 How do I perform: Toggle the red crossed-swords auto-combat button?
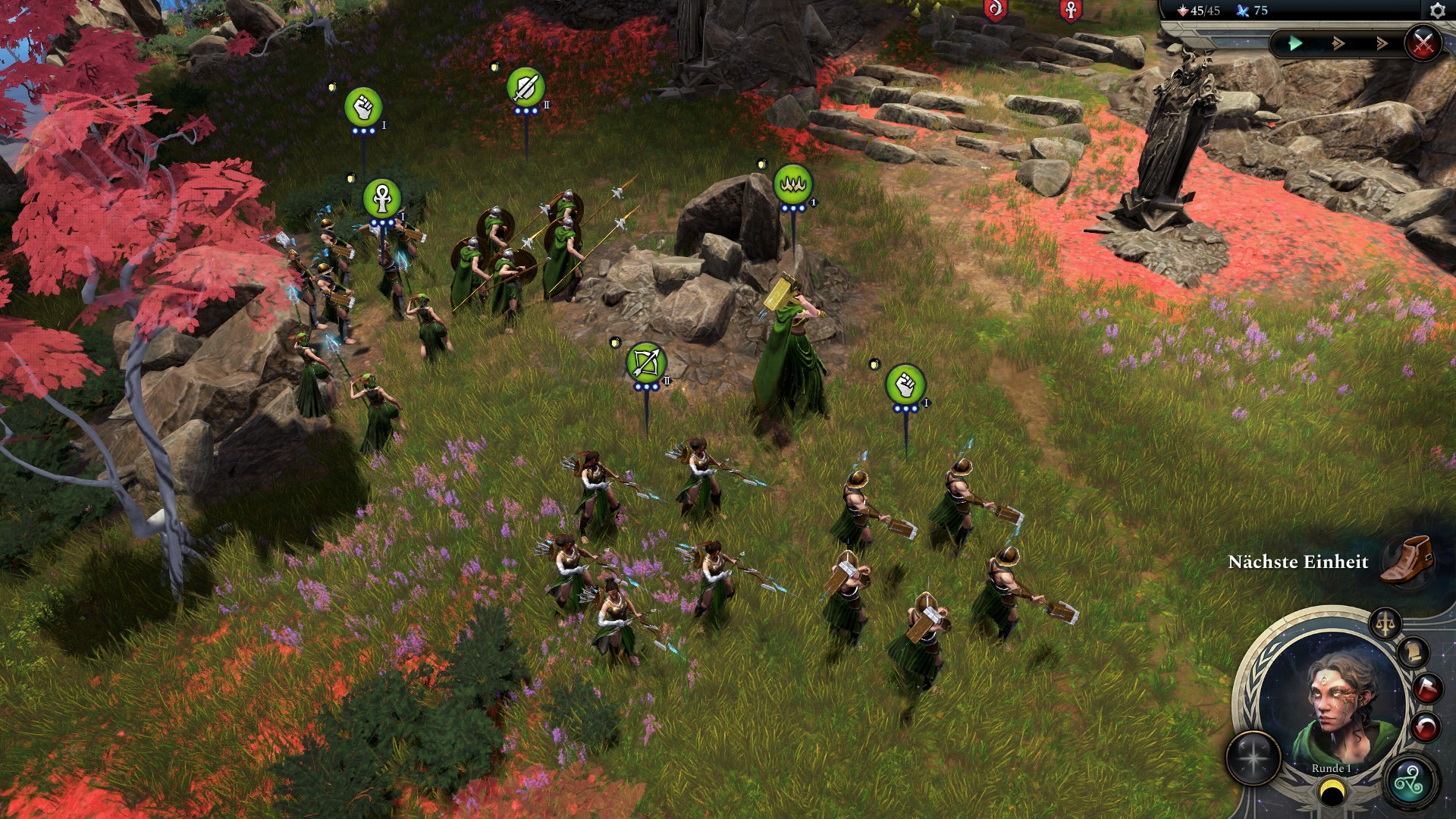tap(1423, 43)
